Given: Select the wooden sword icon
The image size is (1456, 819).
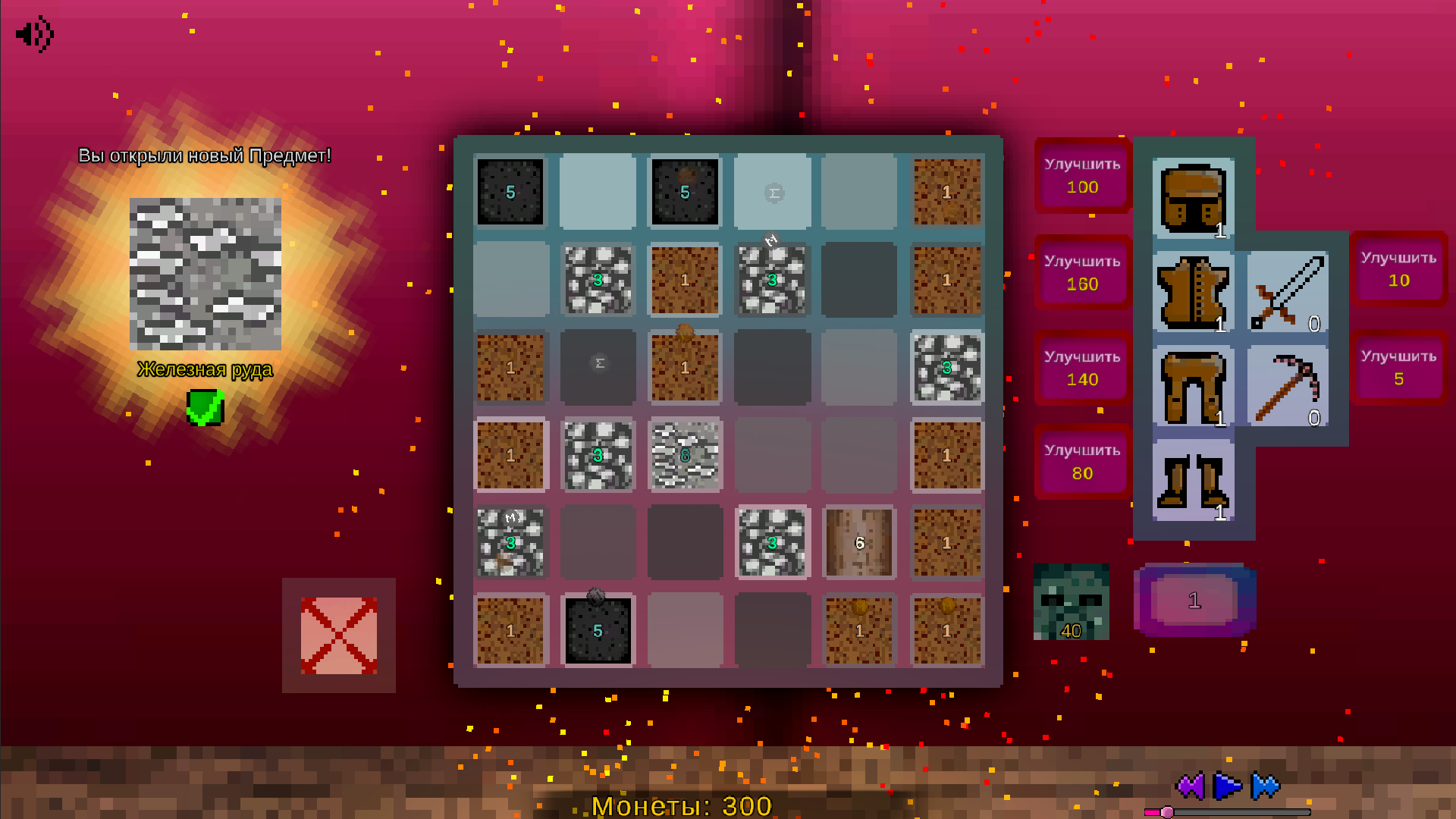Looking at the screenshot, I should pyautogui.click(x=1287, y=292).
